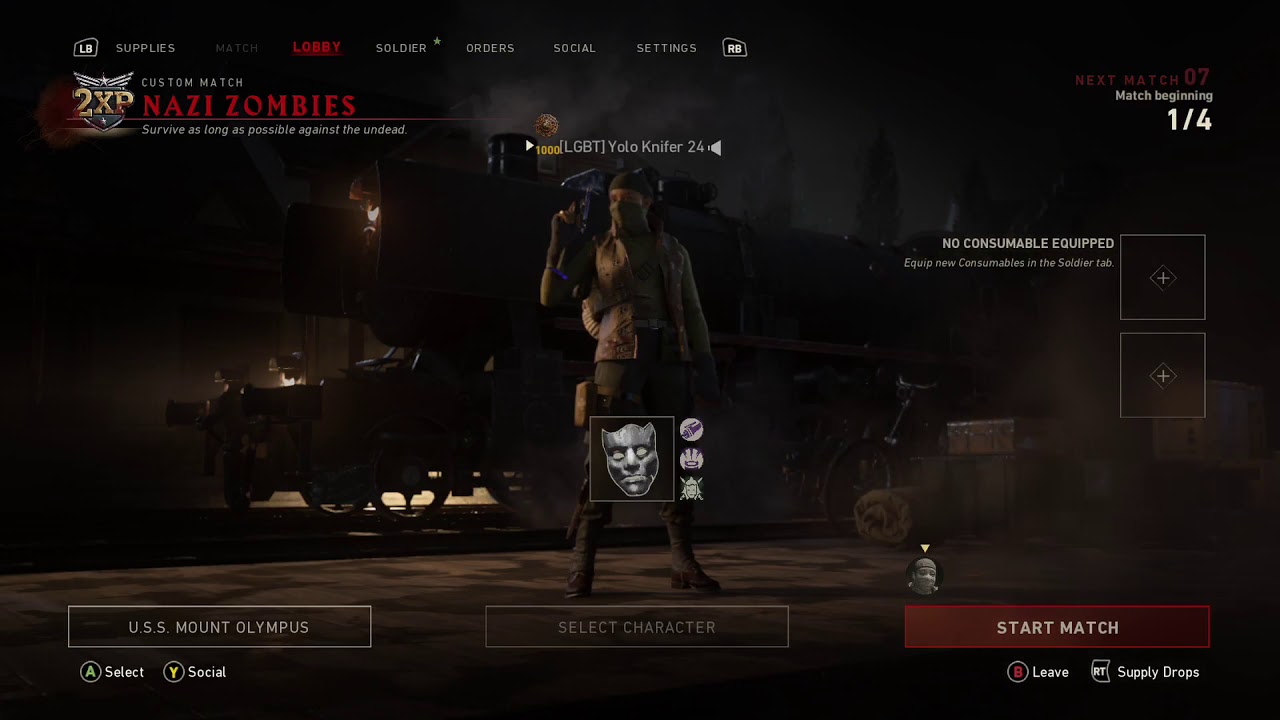The width and height of the screenshot is (1280, 720).
Task: Click the Select Character button
Action: (x=637, y=627)
